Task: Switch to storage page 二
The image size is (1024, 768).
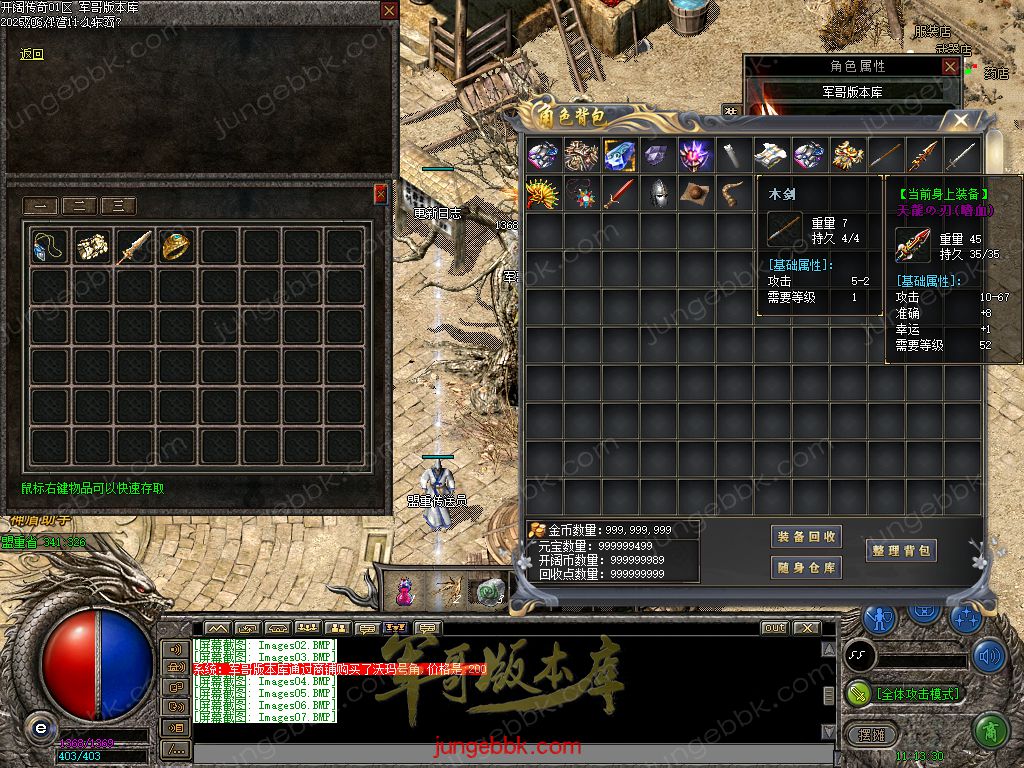Action: [80, 207]
